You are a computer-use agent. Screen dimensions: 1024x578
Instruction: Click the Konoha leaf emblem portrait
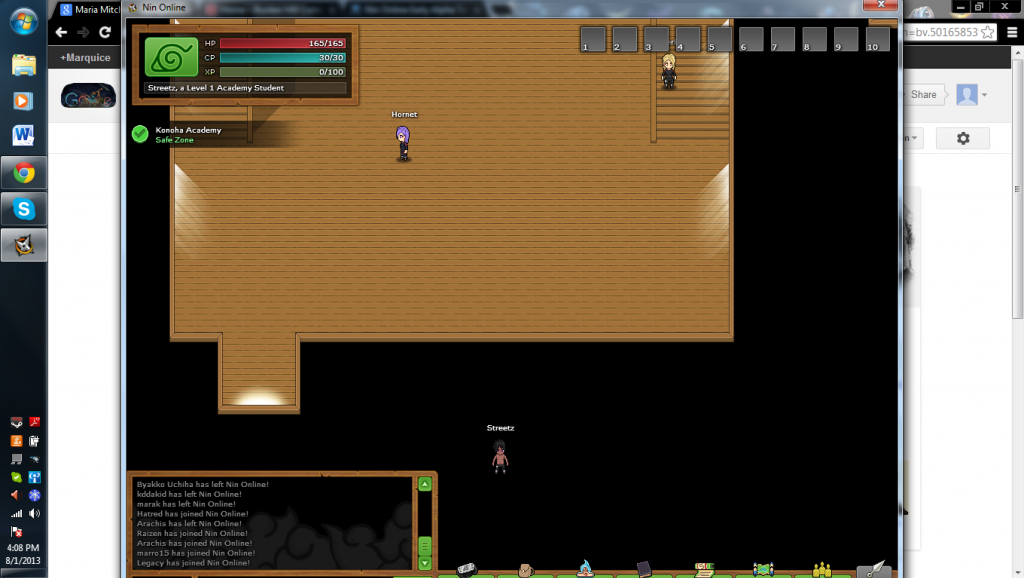pyautogui.click(x=172, y=57)
